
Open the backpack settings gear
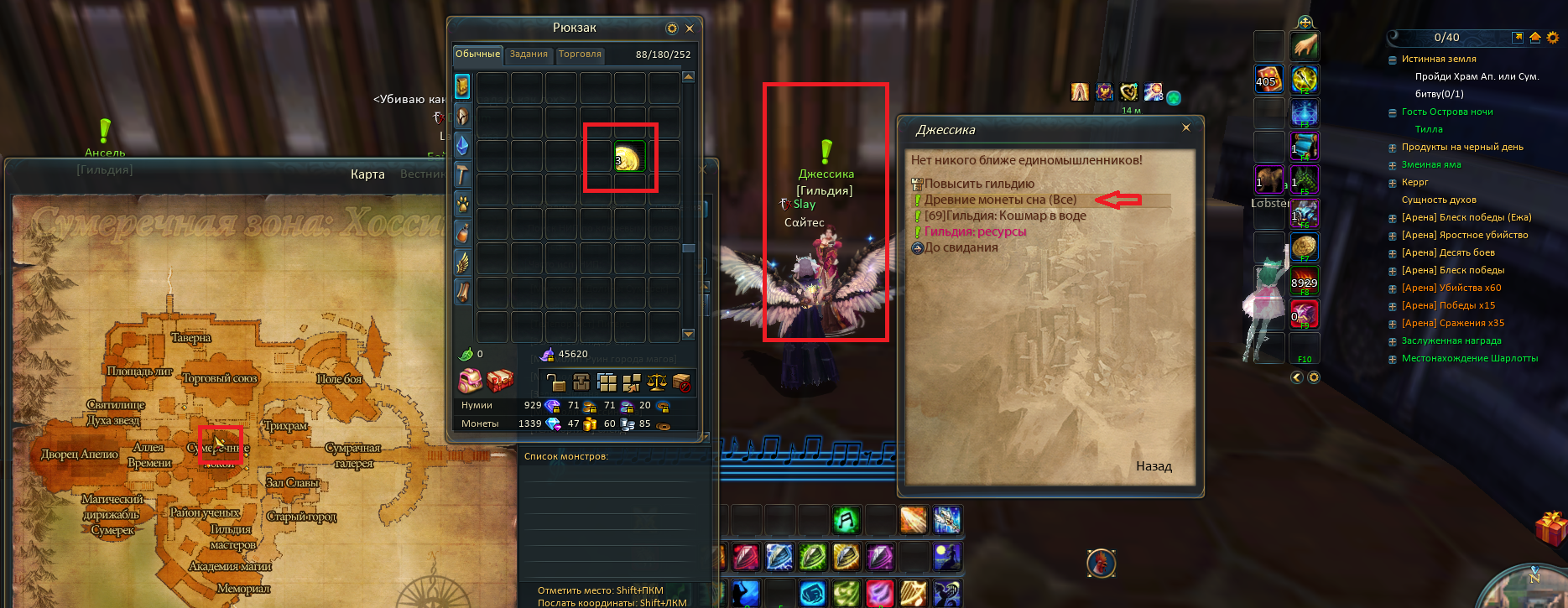[672, 29]
